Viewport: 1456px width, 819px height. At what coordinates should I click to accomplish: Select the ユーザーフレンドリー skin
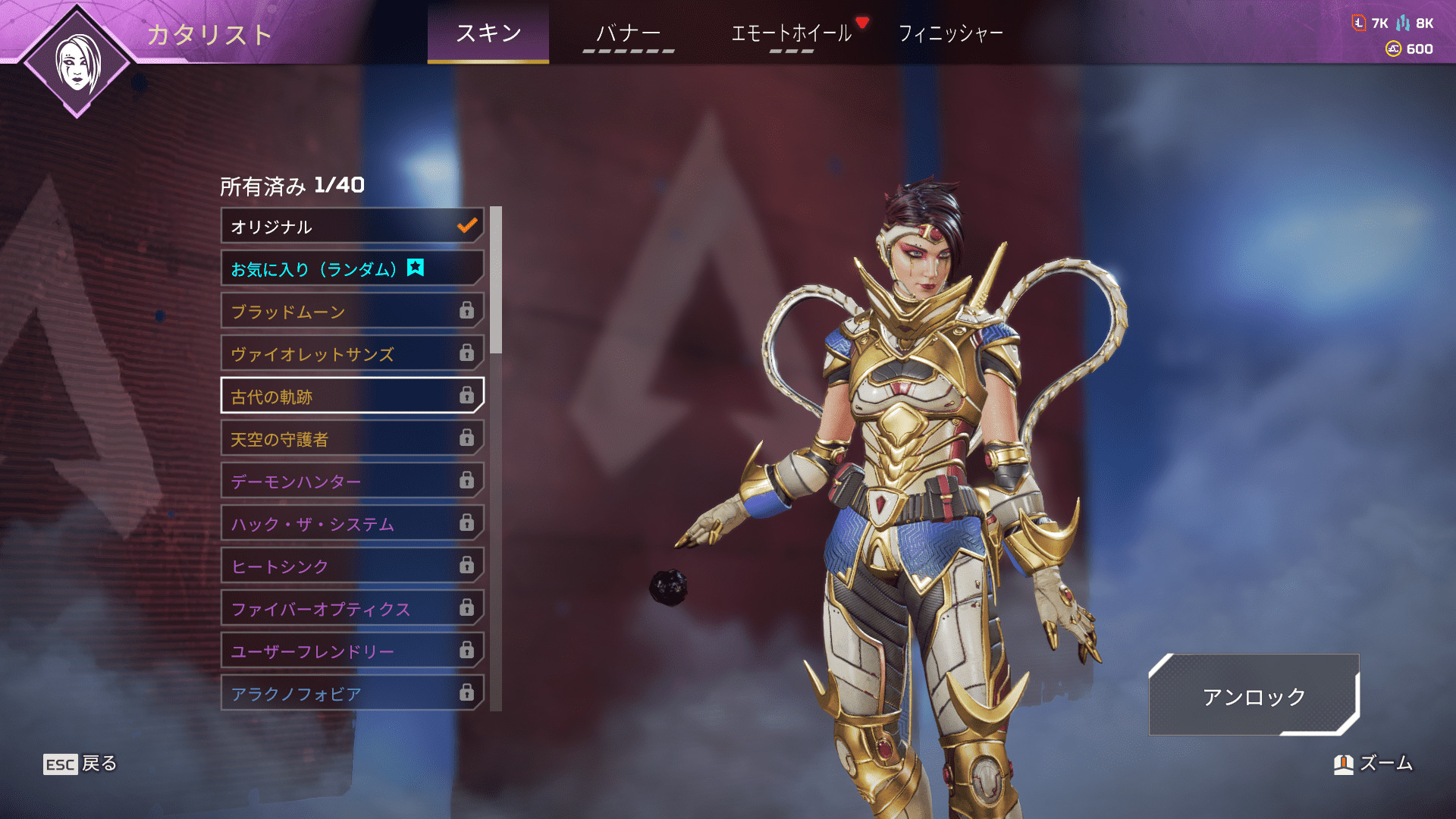coord(352,651)
